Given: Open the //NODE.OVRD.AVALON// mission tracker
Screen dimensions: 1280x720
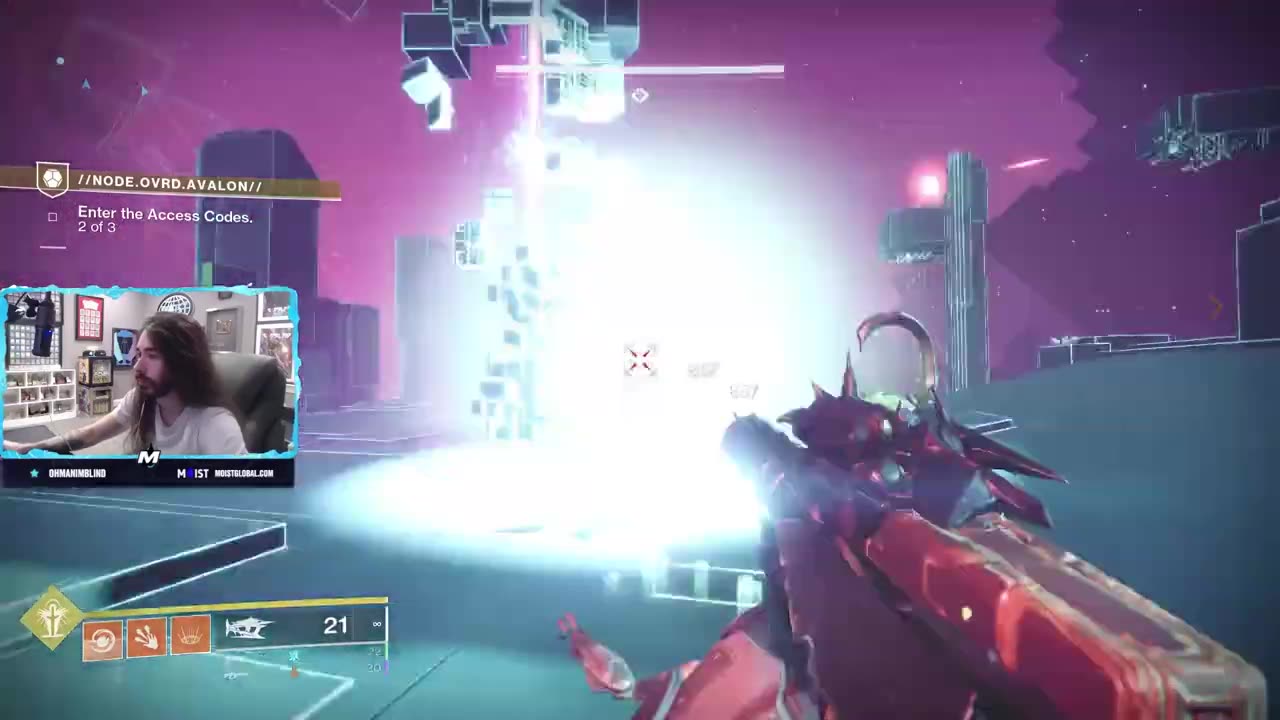Looking at the screenshot, I should pyautogui.click(x=170, y=185).
